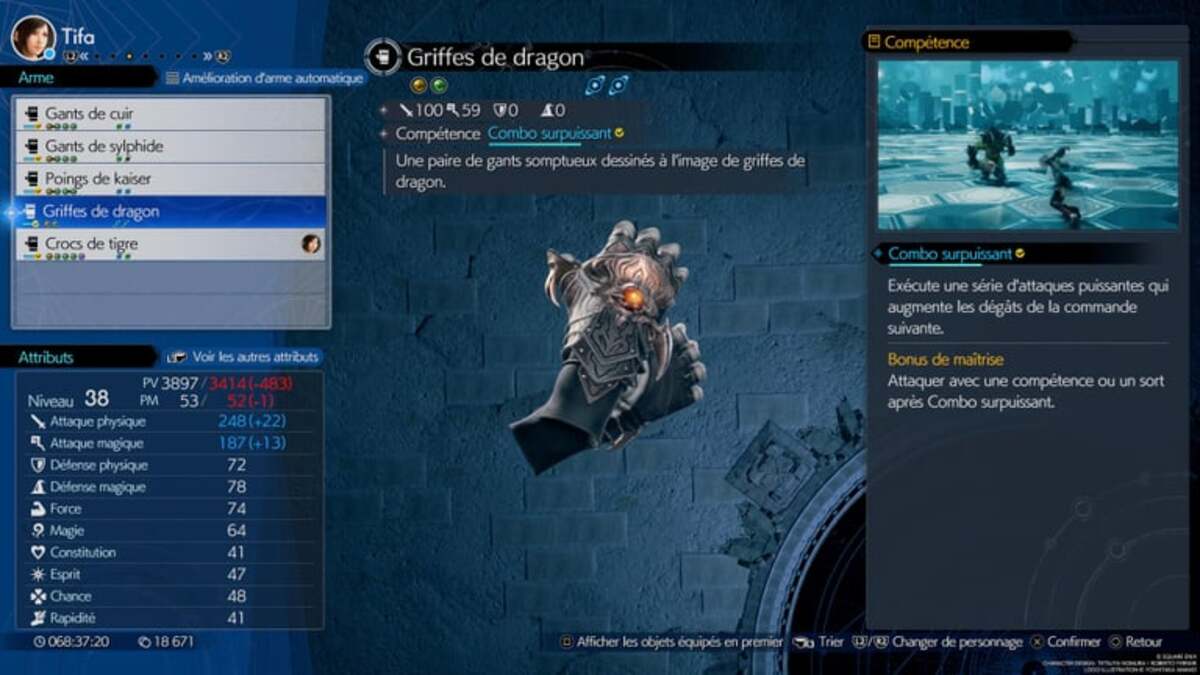Highlight the Griffes de dragon weapon
Screen dimensions: 1200x675
pyautogui.click(x=172, y=212)
